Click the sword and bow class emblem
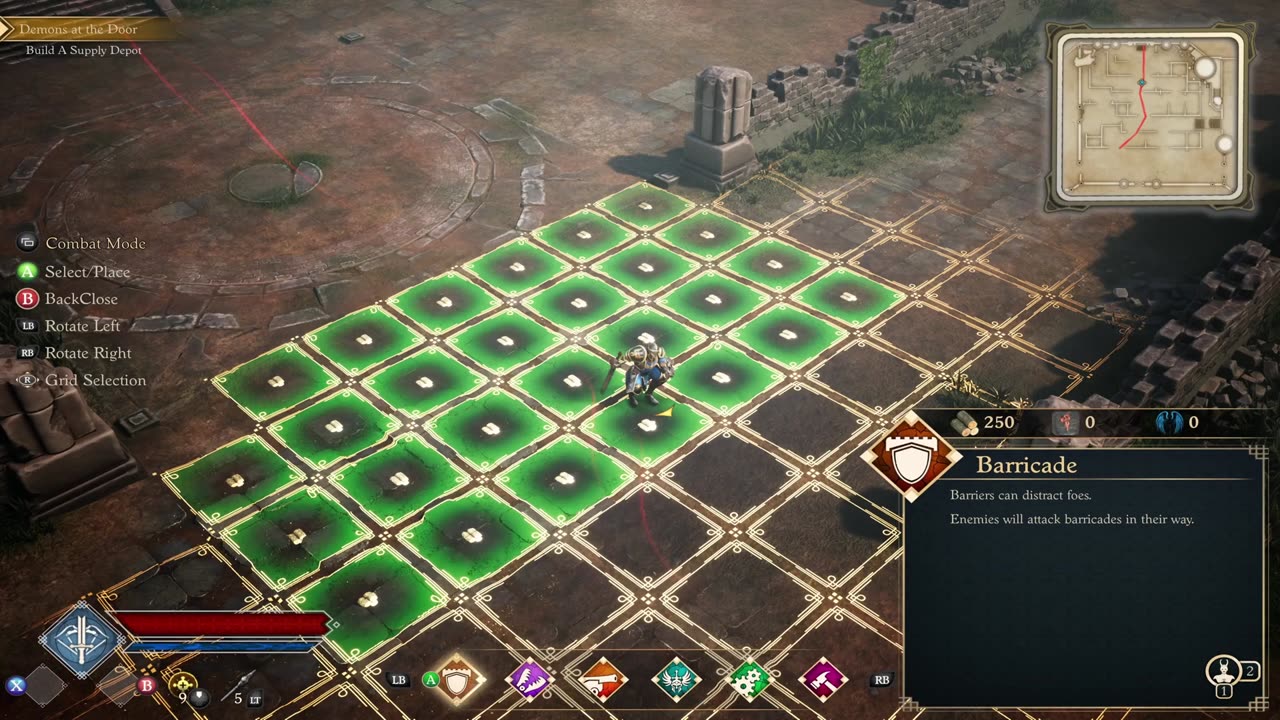 [81, 640]
